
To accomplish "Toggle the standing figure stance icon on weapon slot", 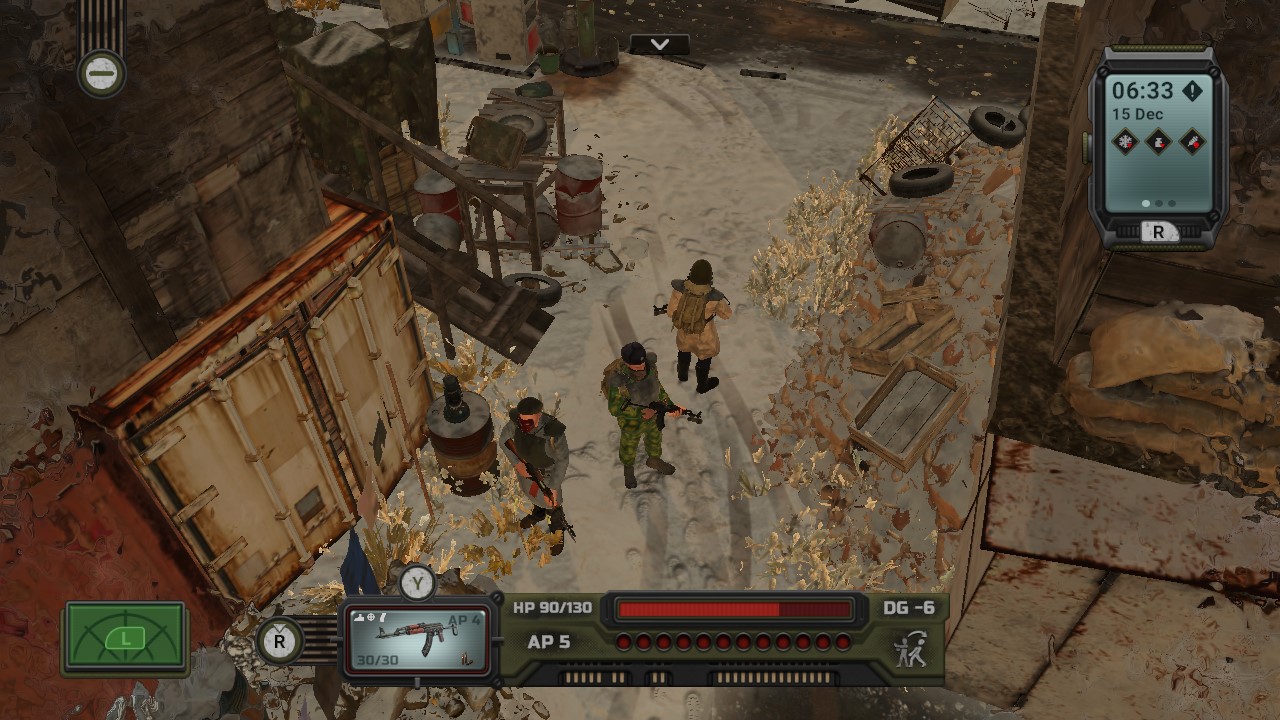I will 359,617.
